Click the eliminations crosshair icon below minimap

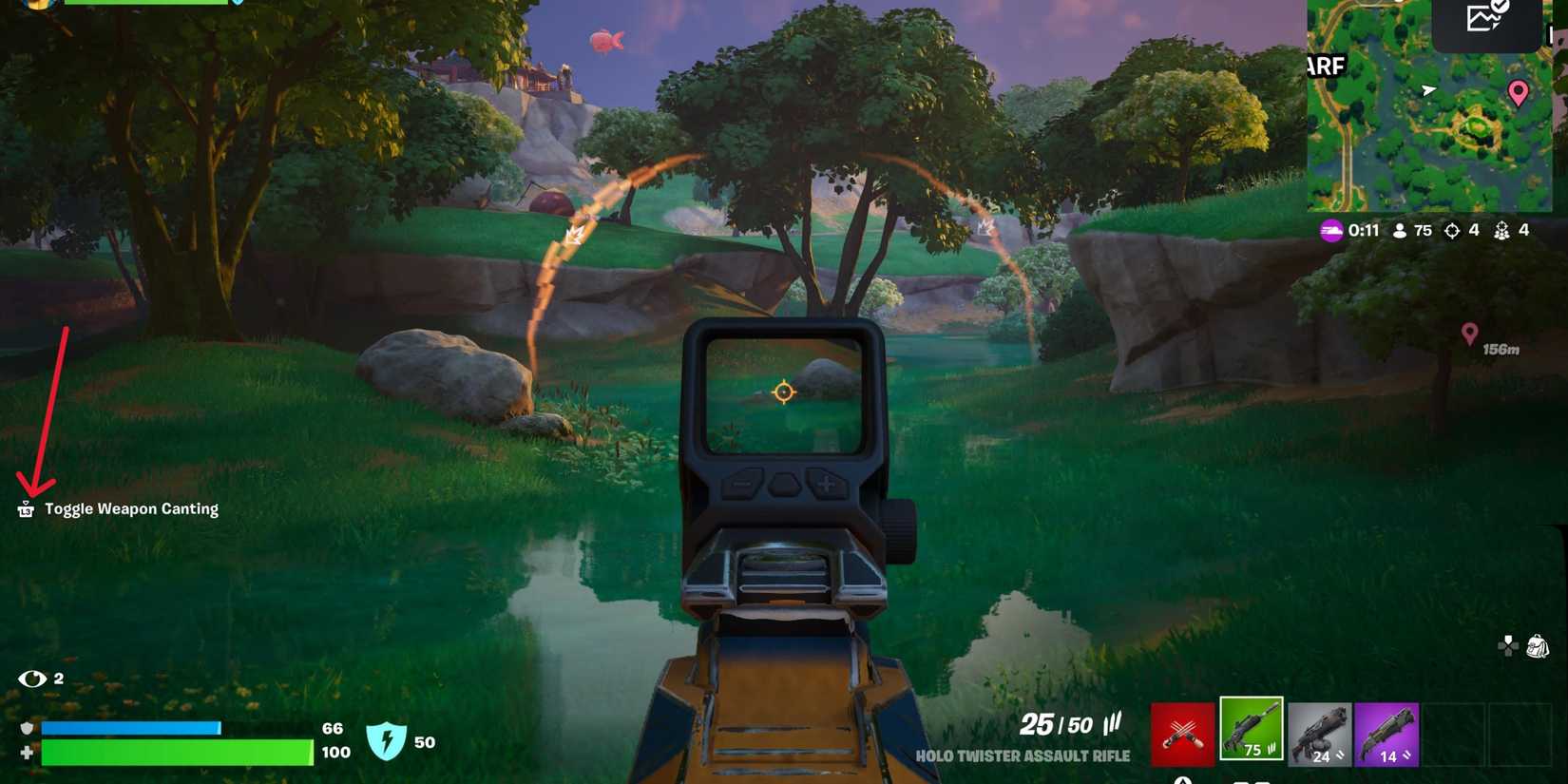tap(1452, 230)
